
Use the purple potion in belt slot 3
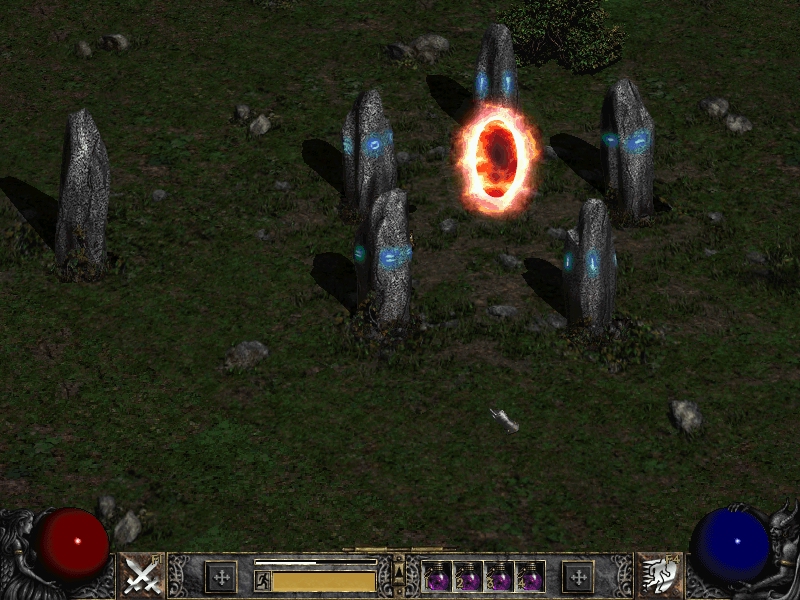499,577
